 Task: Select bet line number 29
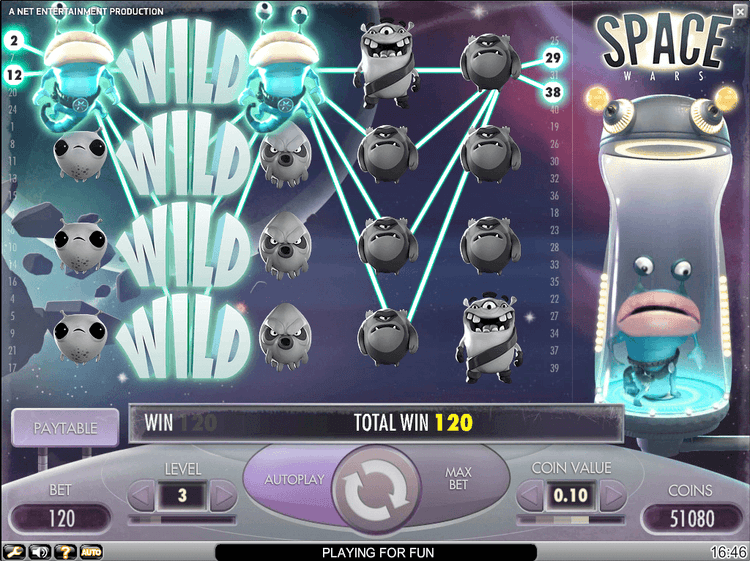pyautogui.click(x=553, y=59)
